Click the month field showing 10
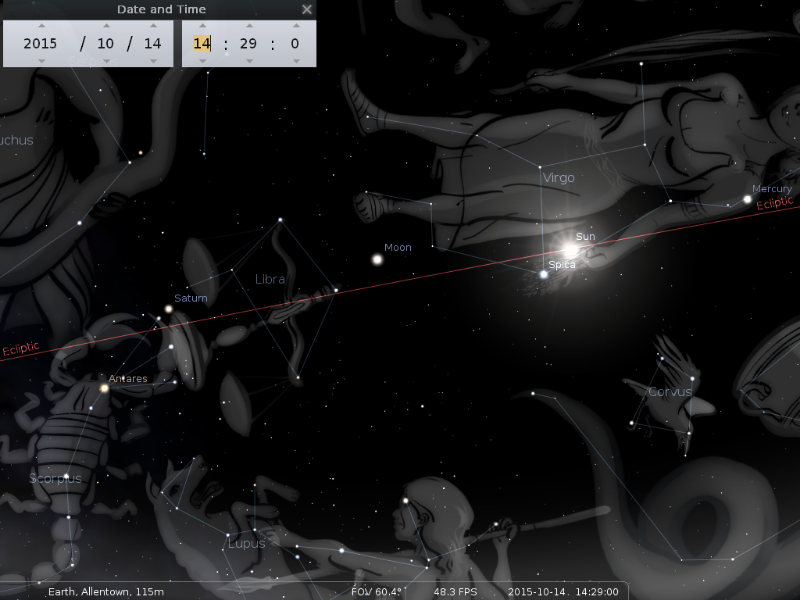The width and height of the screenshot is (800, 600). pos(105,43)
